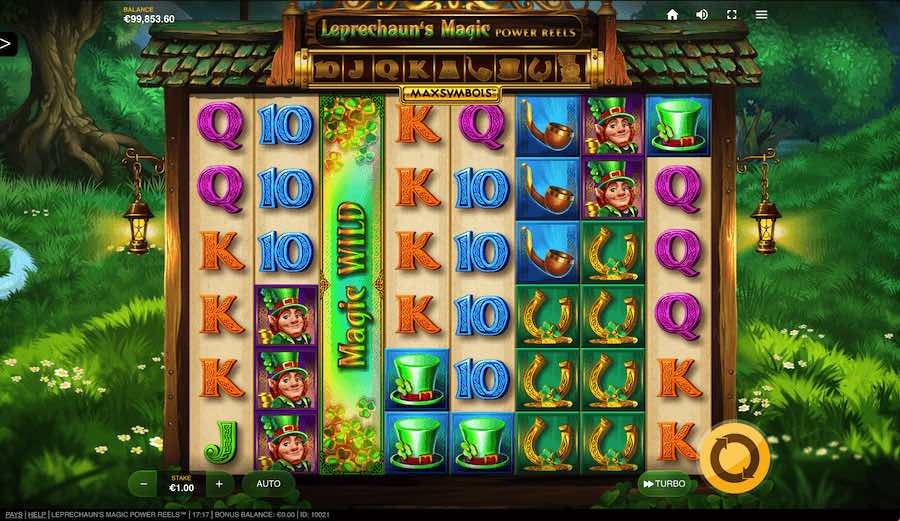Expand the side panel arrow tab
Image resolution: width=900 pixels, height=521 pixels.
click(7, 44)
